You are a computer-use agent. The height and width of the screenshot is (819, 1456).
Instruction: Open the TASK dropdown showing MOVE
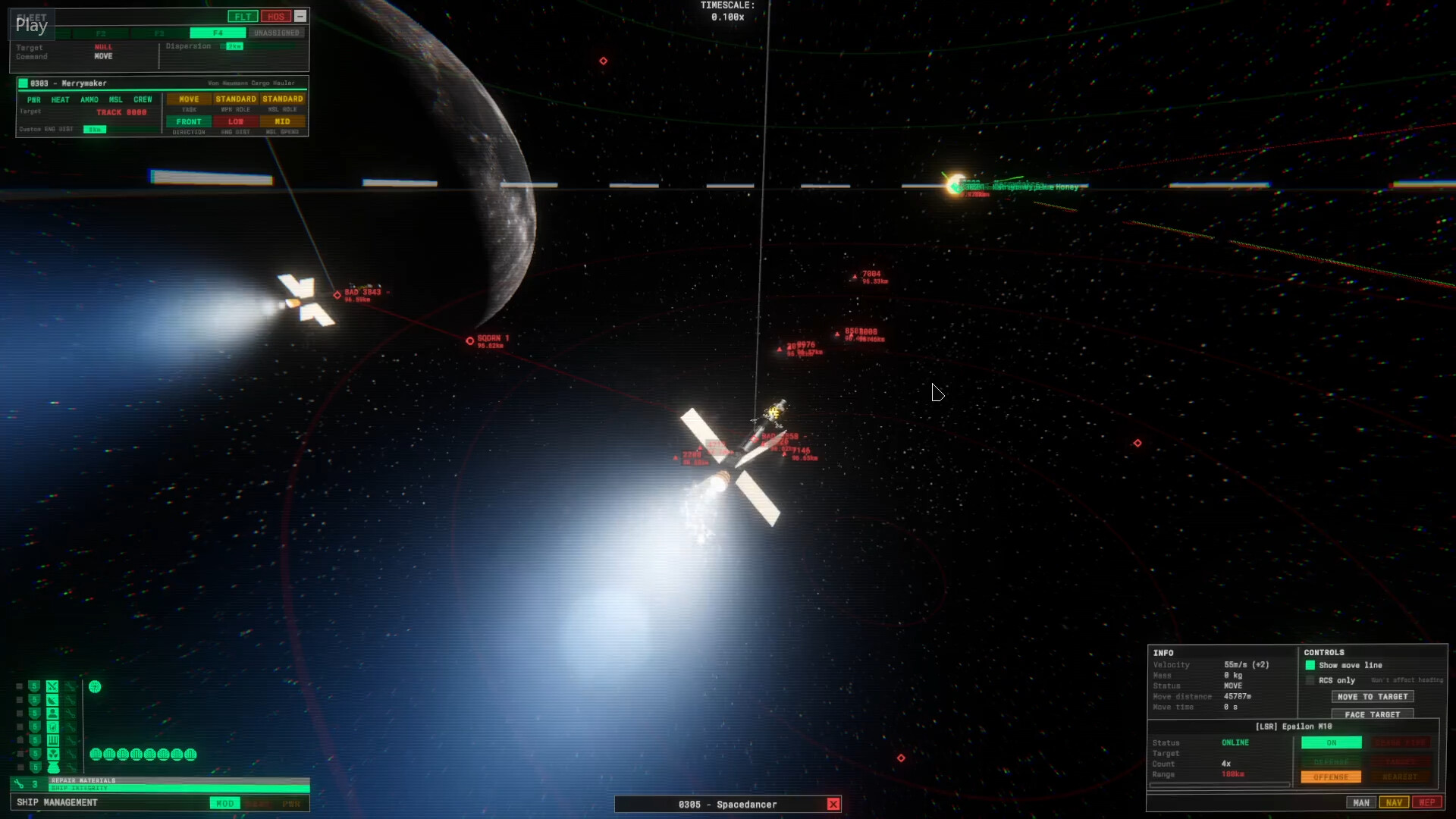pos(189,99)
